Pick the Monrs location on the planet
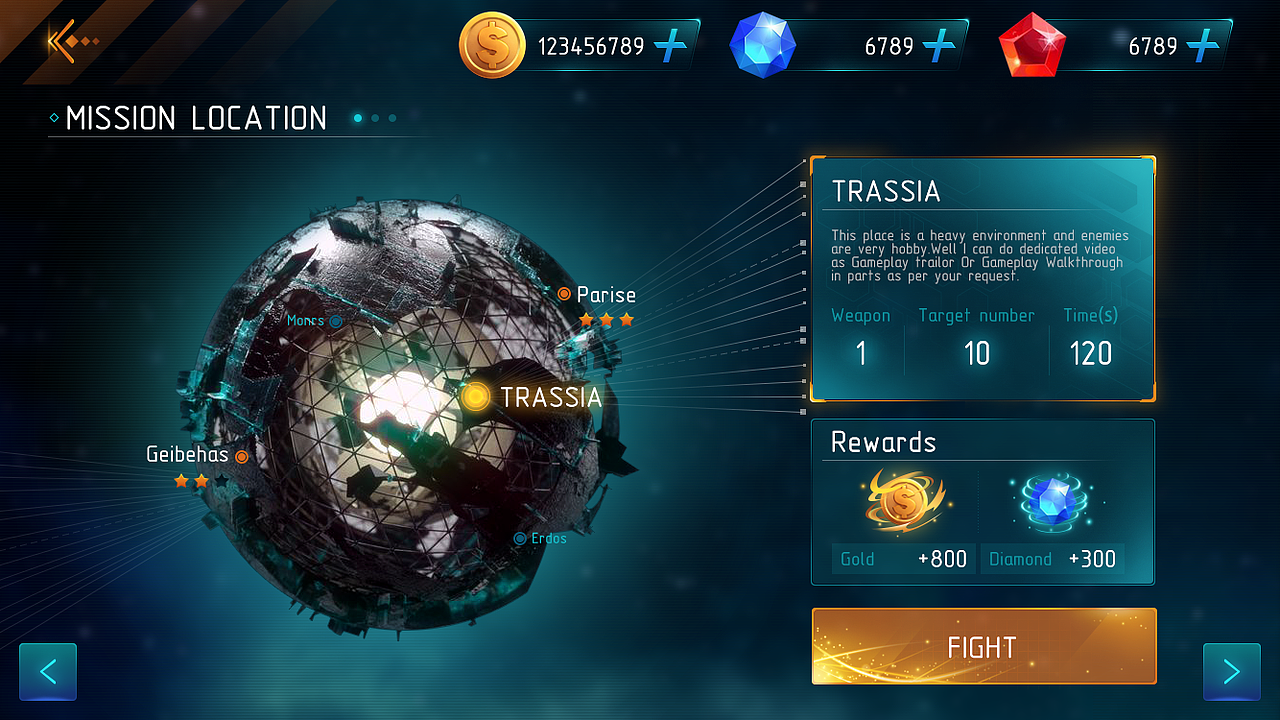This screenshot has width=1280, height=720. [335, 321]
